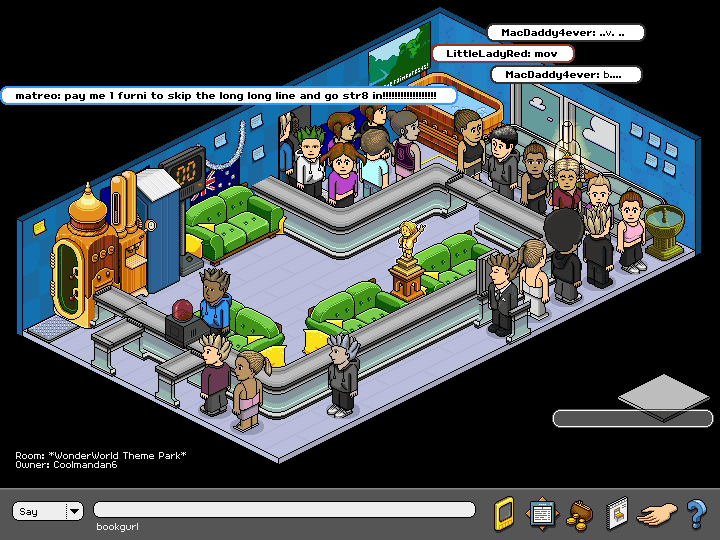Open the furniture catalogue icon
The width and height of the screenshot is (720, 540).
[x=616, y=513]
